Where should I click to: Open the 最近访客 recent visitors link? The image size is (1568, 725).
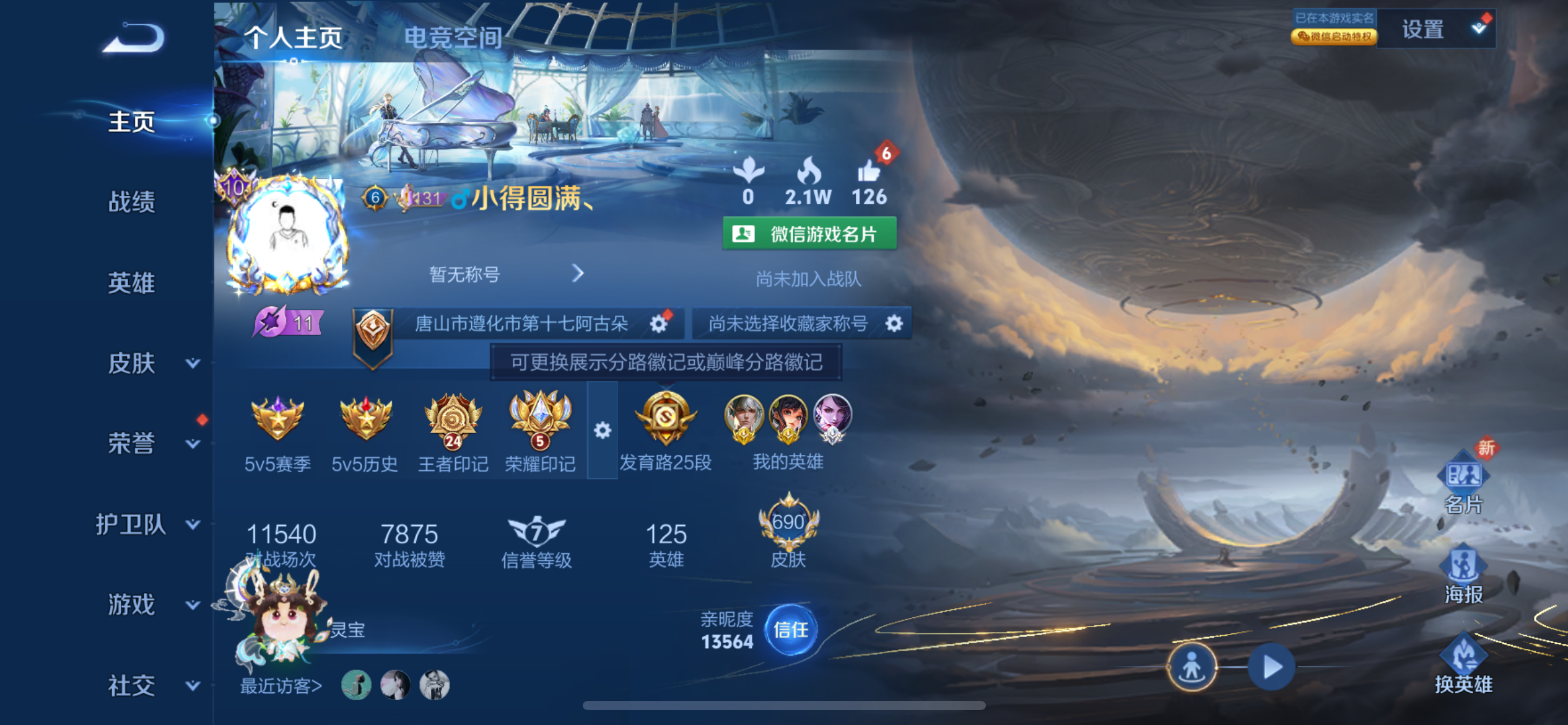[x=282, y=685]
